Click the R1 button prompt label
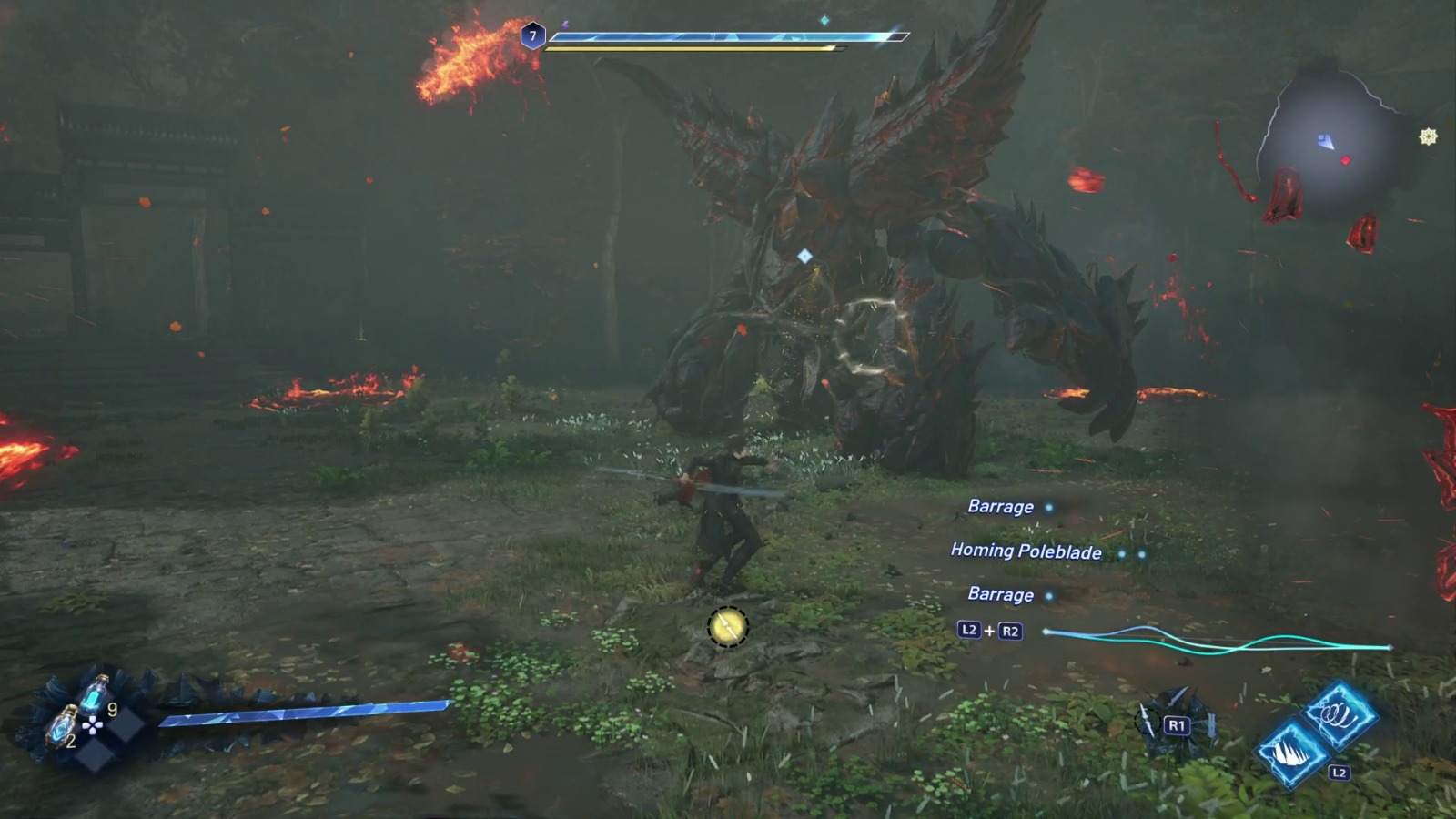This screenshot has width=1456, height=819. 1178,724
